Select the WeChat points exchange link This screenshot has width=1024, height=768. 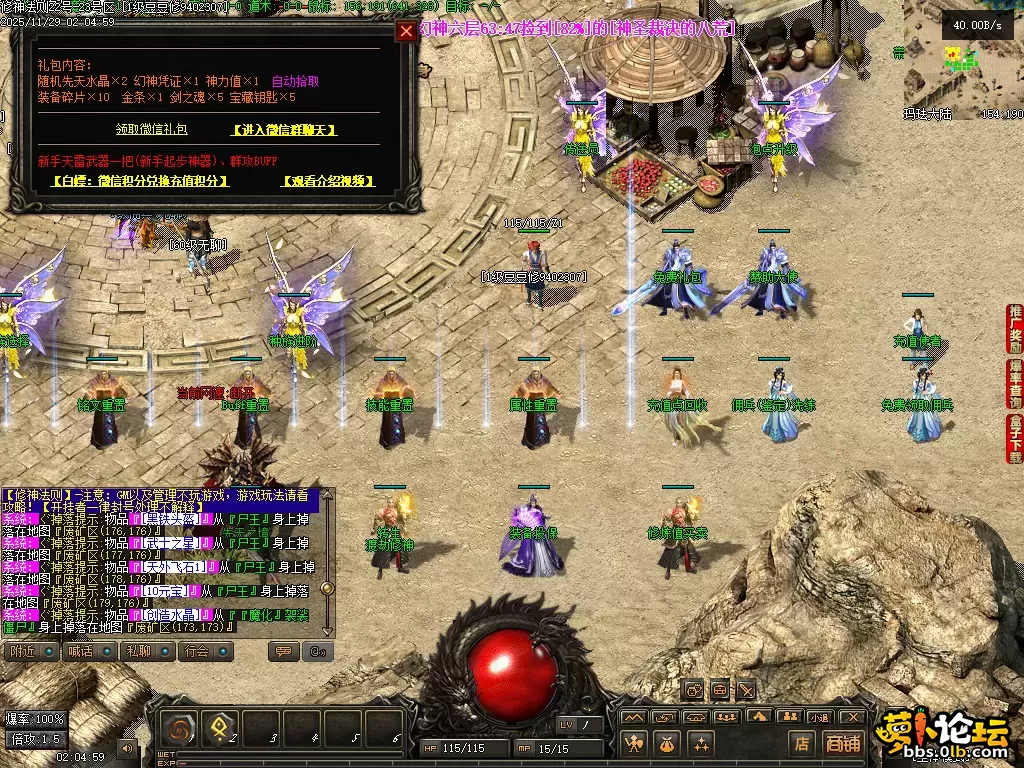[140, 181]
